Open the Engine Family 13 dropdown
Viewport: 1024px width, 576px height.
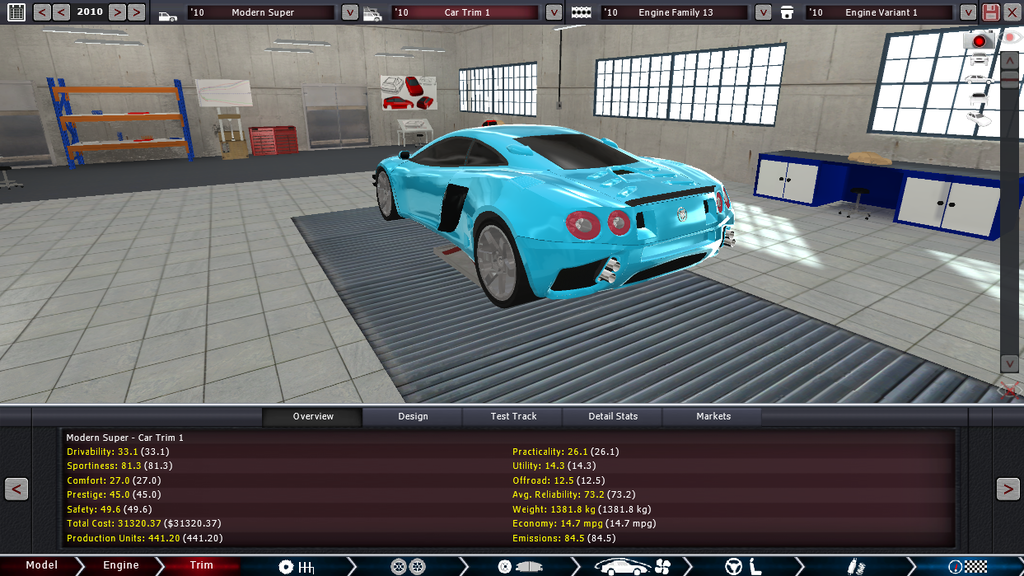pos(763,13)
